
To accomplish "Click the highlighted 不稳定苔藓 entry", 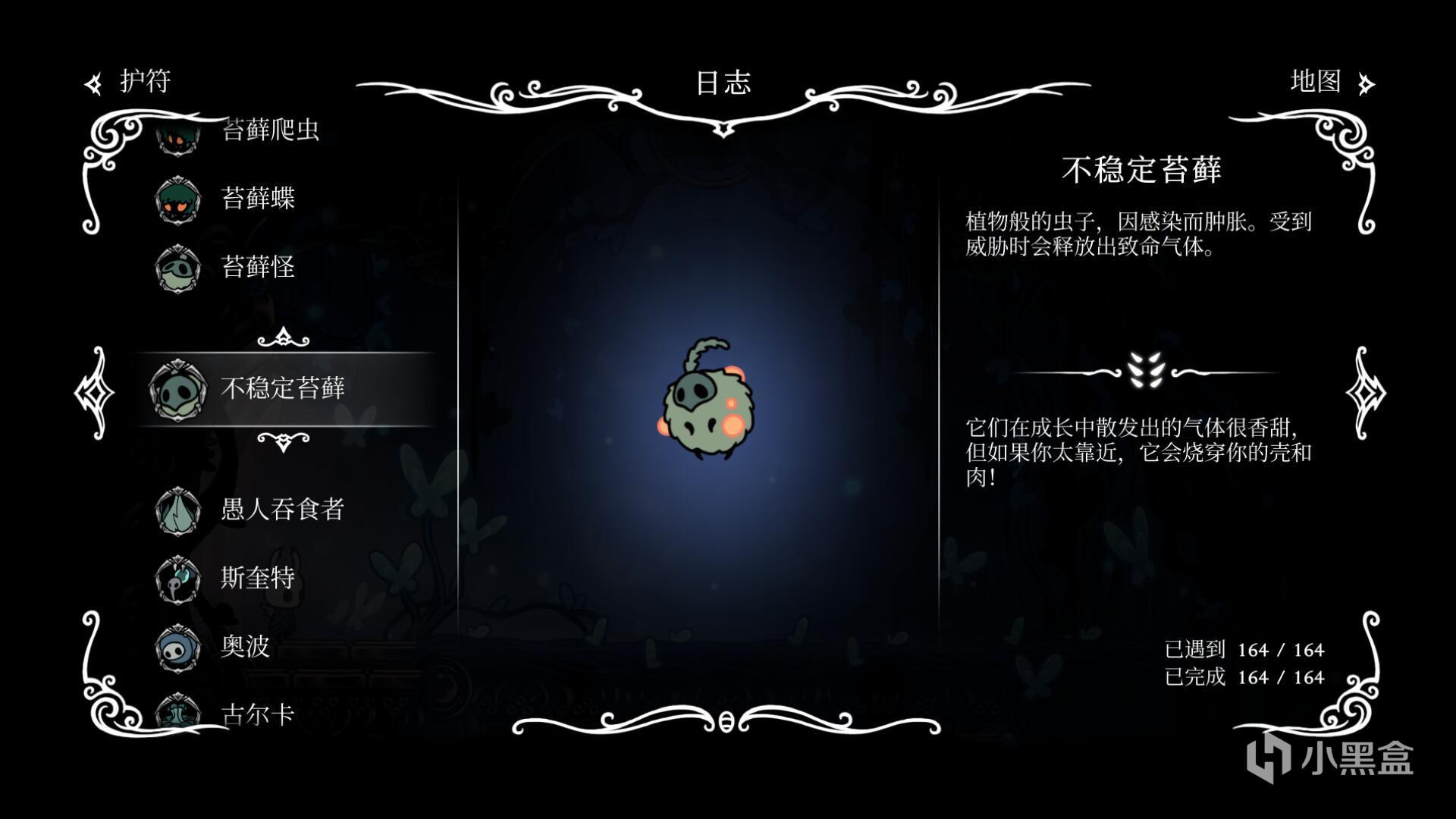I will [282, 388].
